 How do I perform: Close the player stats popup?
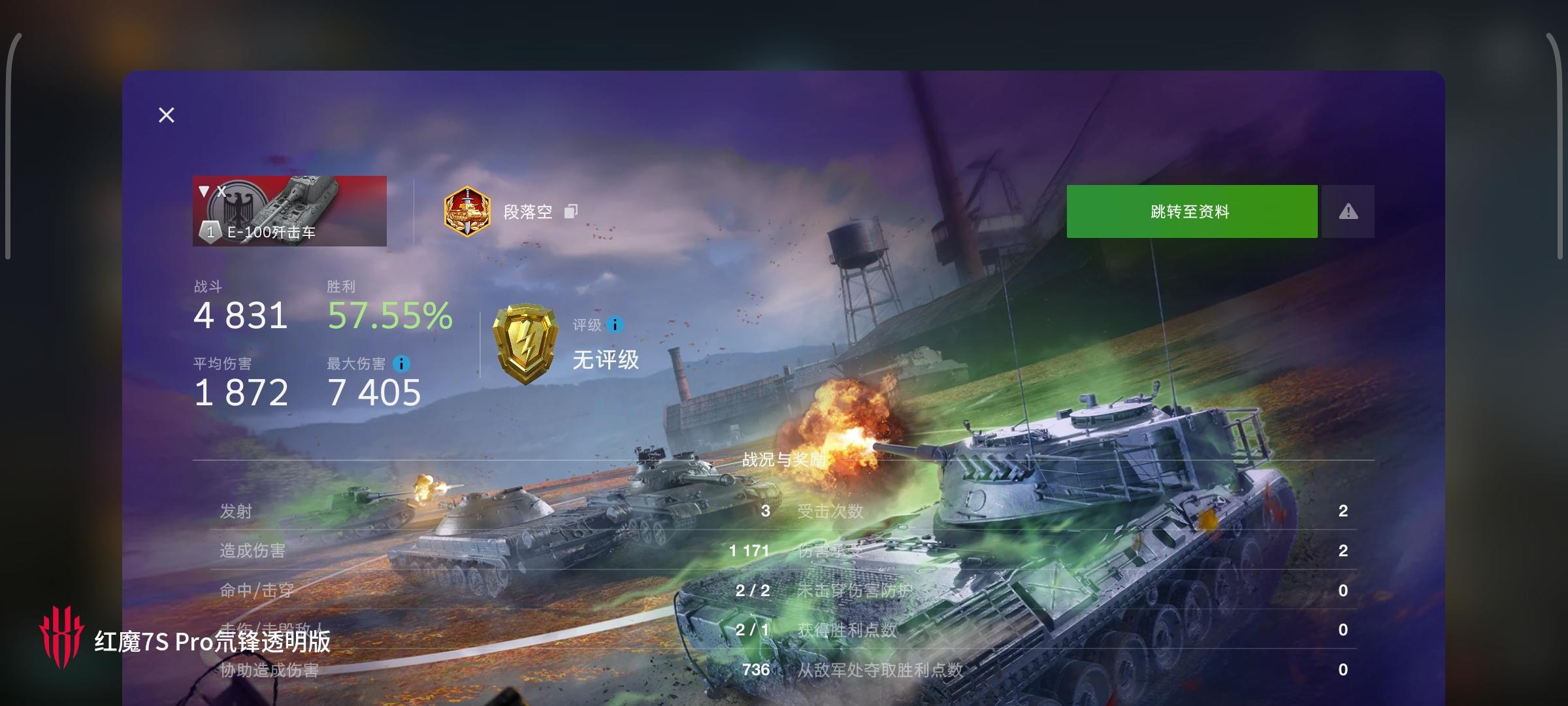pyautogui.click(x=166, y=114)
